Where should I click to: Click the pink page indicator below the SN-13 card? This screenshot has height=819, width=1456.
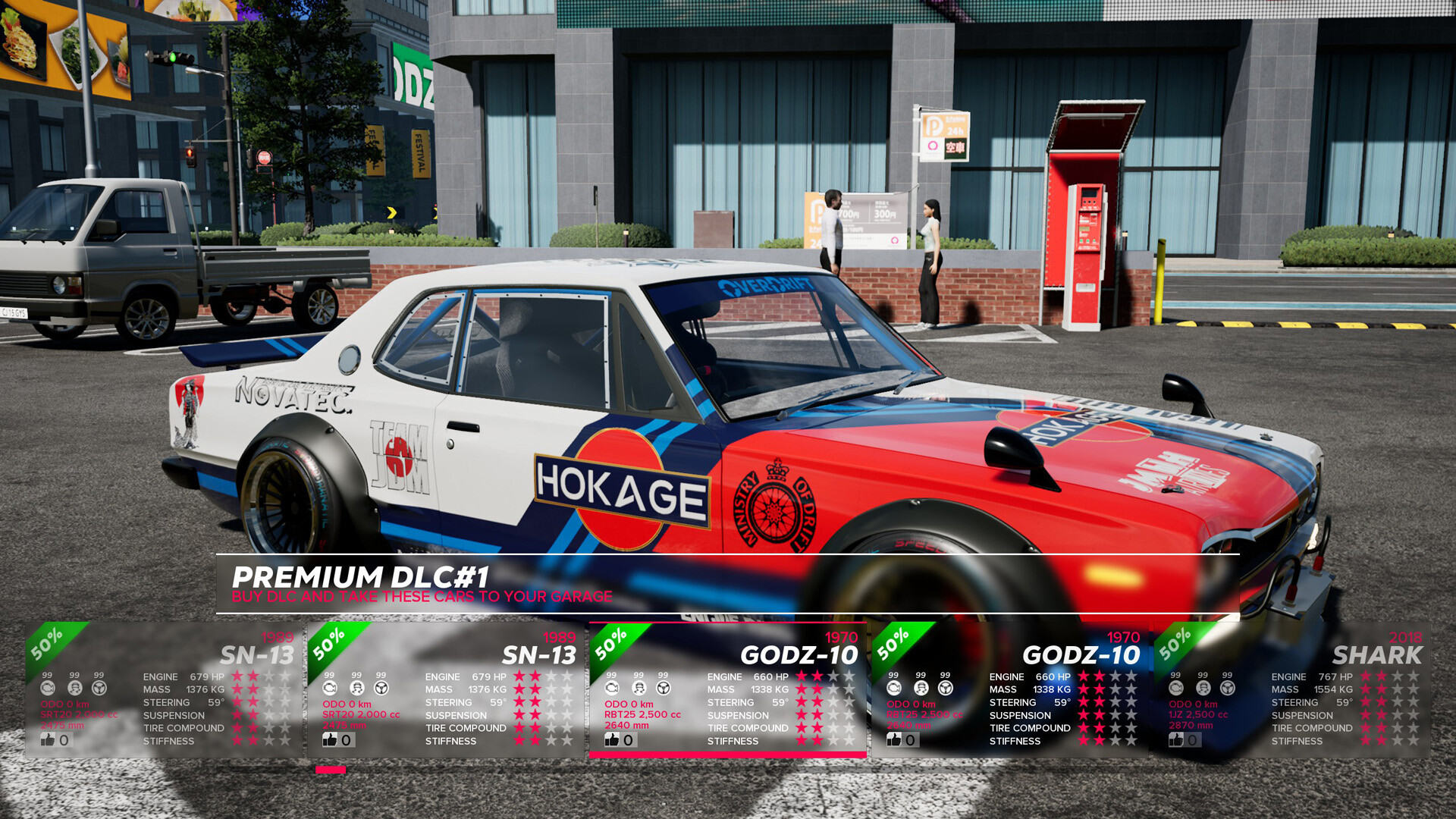(x=329, y=769)
